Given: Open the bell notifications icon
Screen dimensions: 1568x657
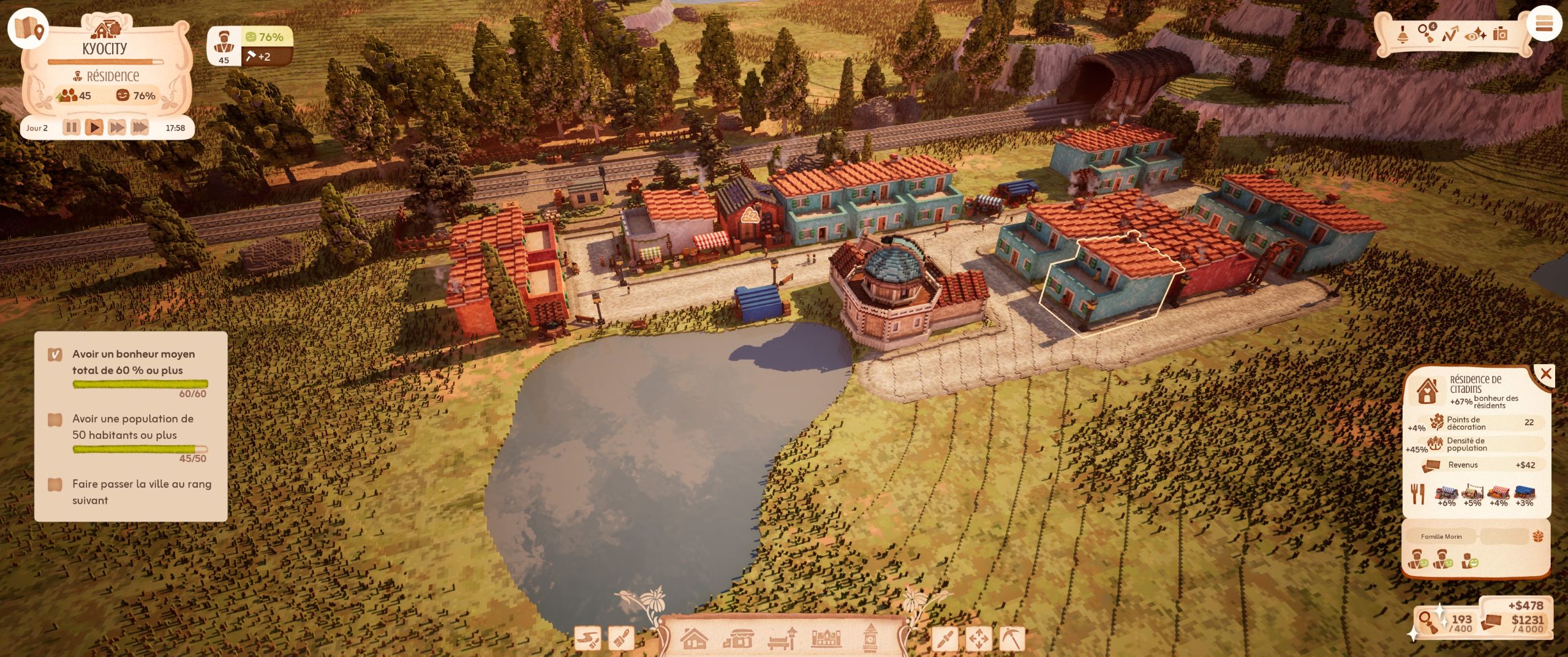Looking at the screenshot, I should 1402,34.
